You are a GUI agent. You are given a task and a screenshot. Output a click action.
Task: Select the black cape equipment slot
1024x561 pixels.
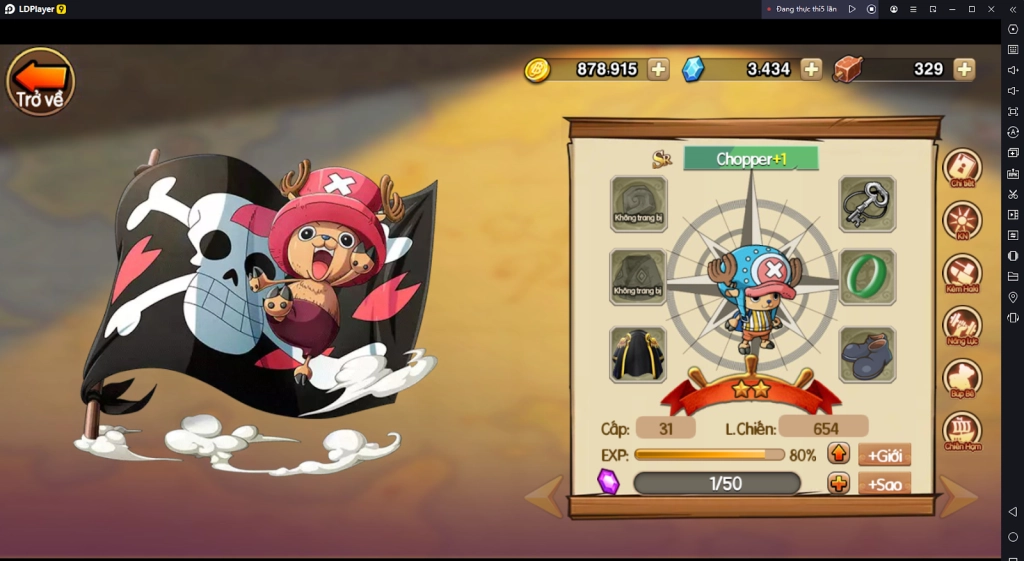tap(638, 354)
